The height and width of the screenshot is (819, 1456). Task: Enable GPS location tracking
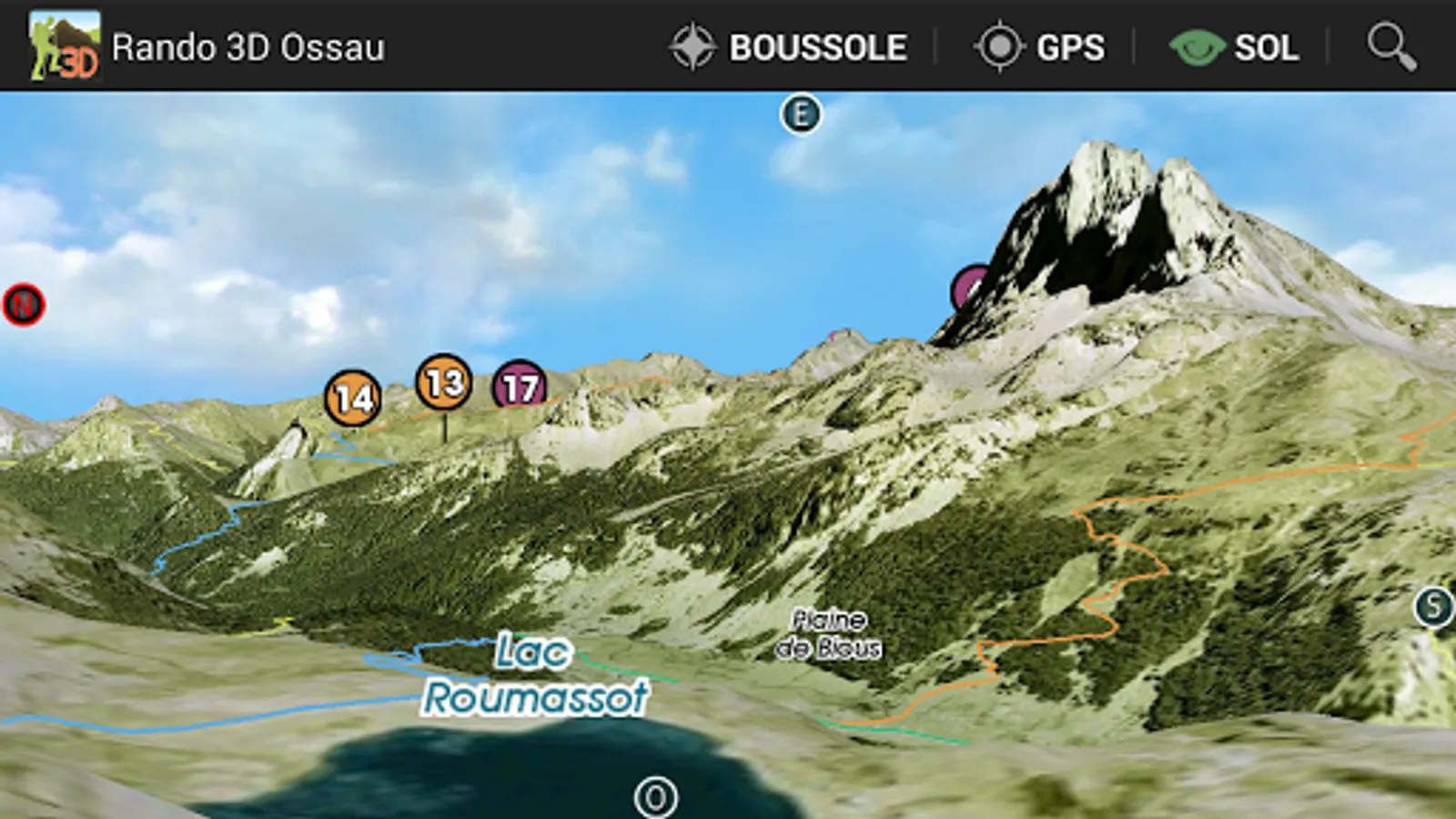pyautogui.click(x=1039, y=47)
